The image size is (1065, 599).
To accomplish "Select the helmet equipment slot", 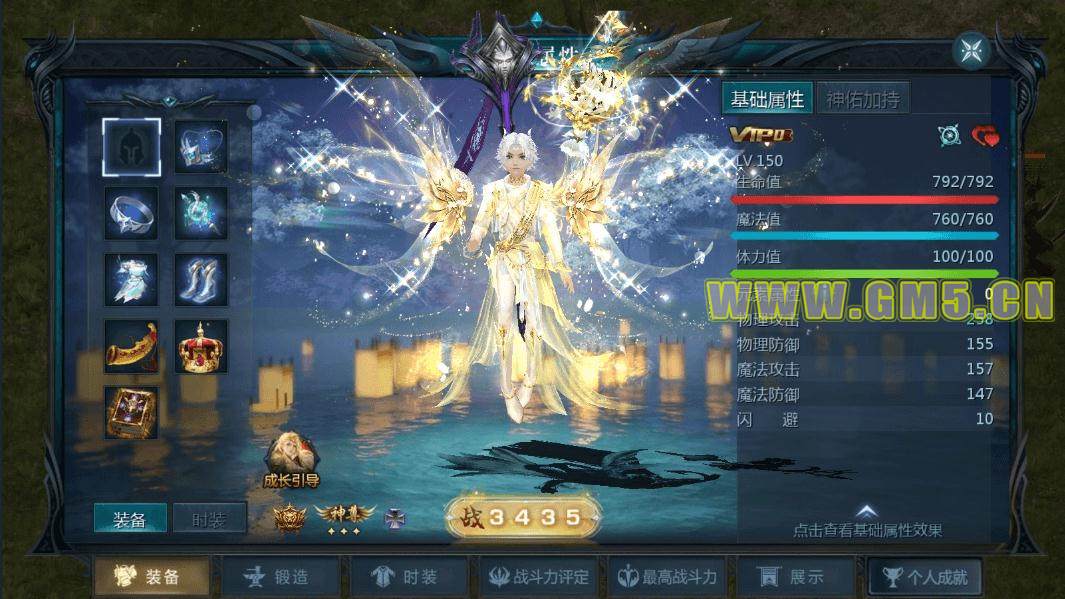I will 131,147.
